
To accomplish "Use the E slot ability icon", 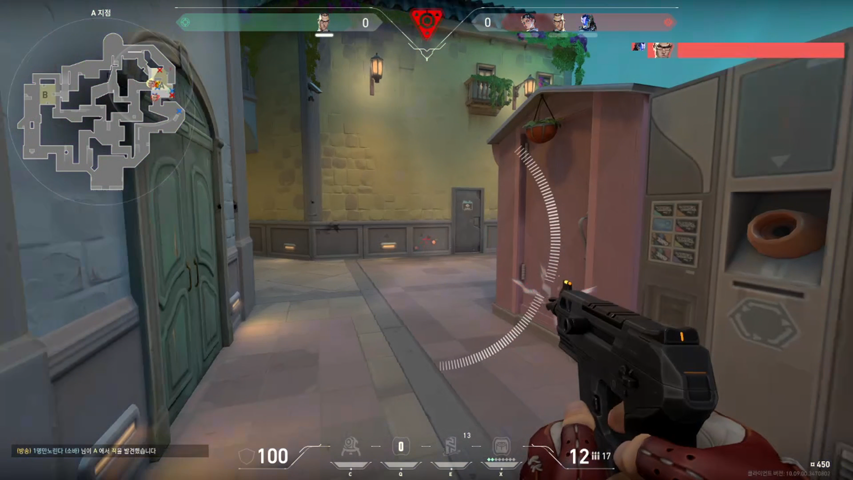I will (451, 446).
